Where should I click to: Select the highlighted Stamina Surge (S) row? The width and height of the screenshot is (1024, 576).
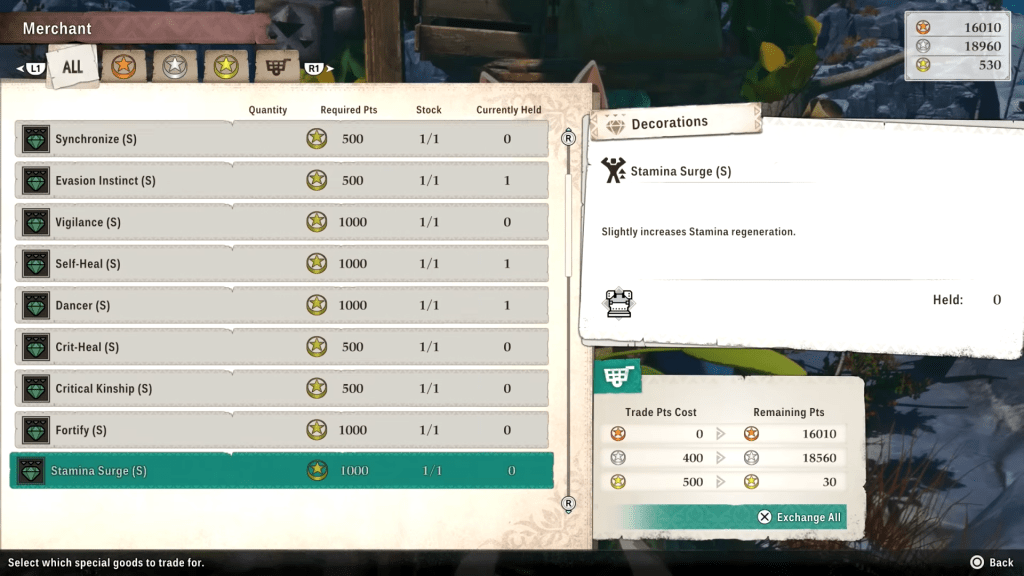click(x=281, y=471)
